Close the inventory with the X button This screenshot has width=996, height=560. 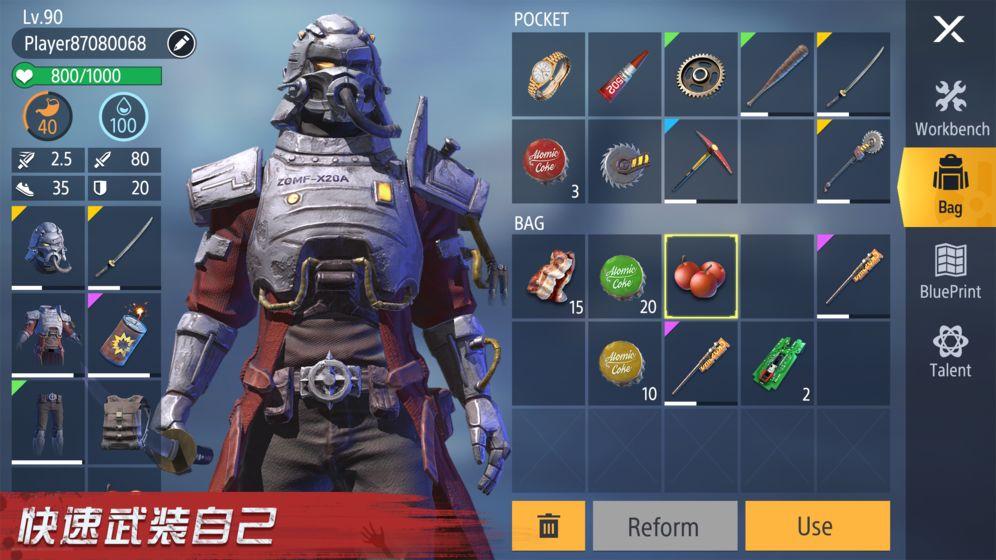(948, 30)
